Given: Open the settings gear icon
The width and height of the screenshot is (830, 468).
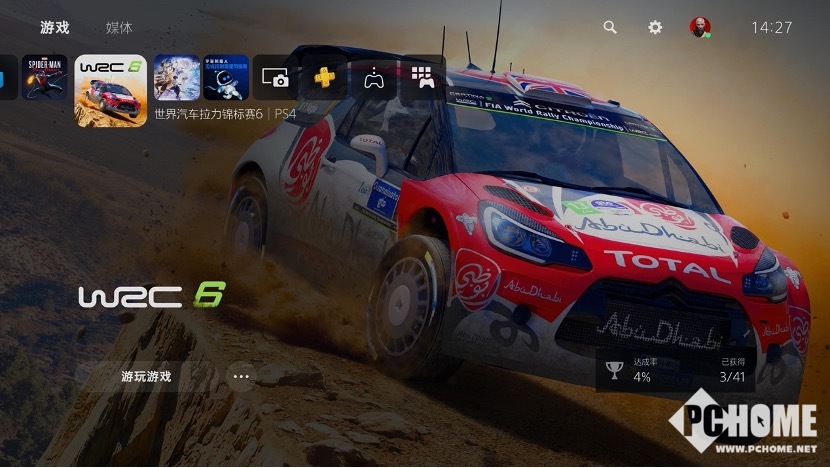Looking at the screenshot, I should click(655, 28).
